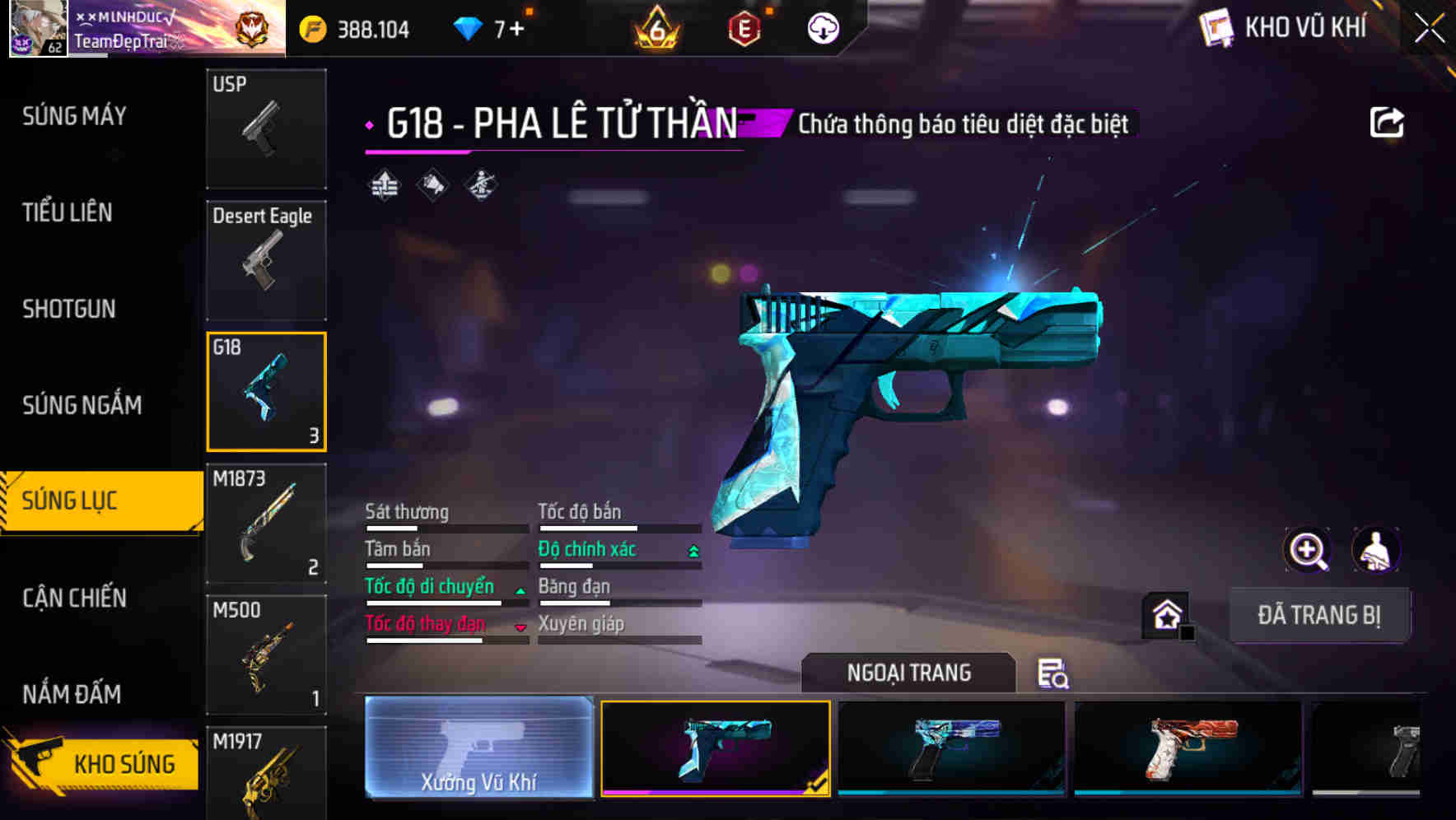Screen dimensions: 1456x820
Task: Click the Đã Trang Bị button
Action: (x=1319, y=614)
